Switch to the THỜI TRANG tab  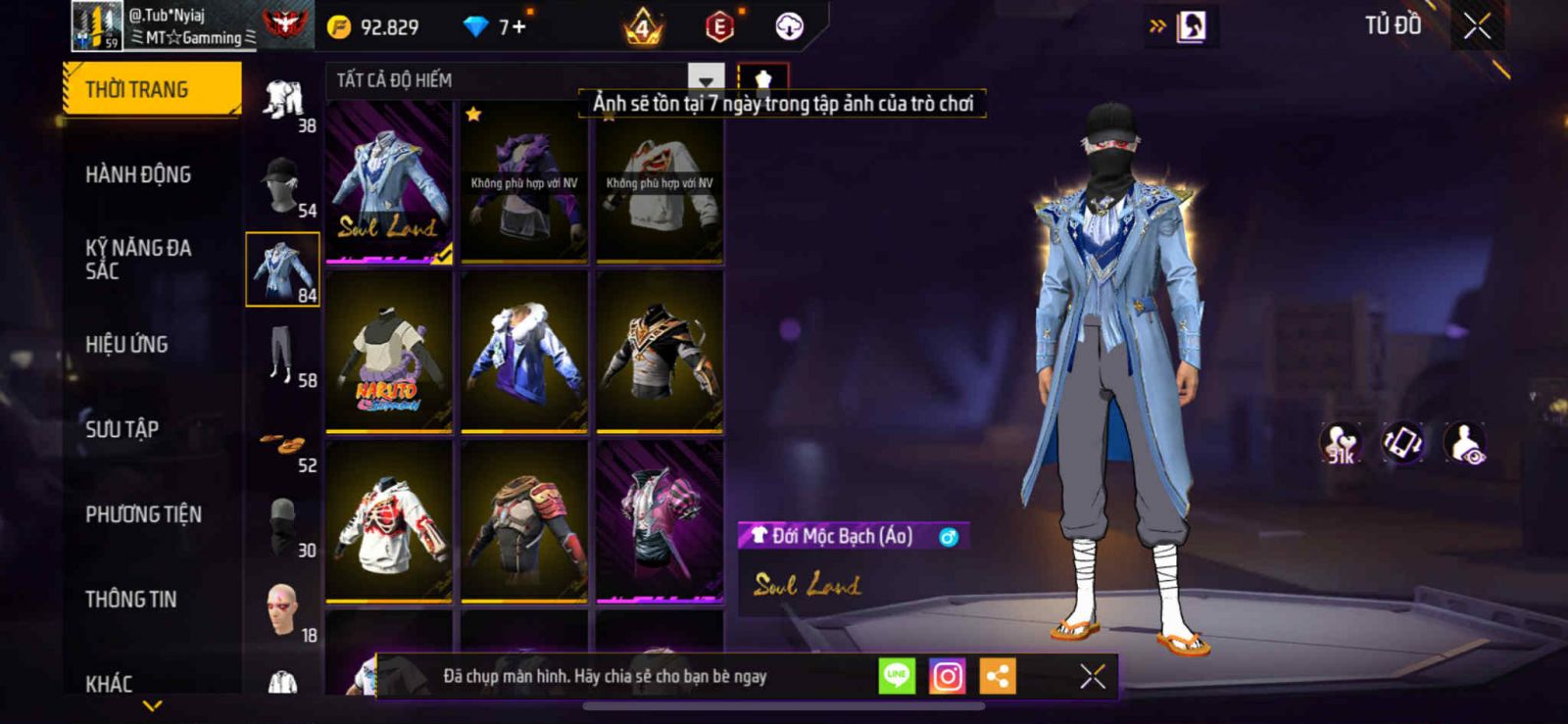[151, 89]
